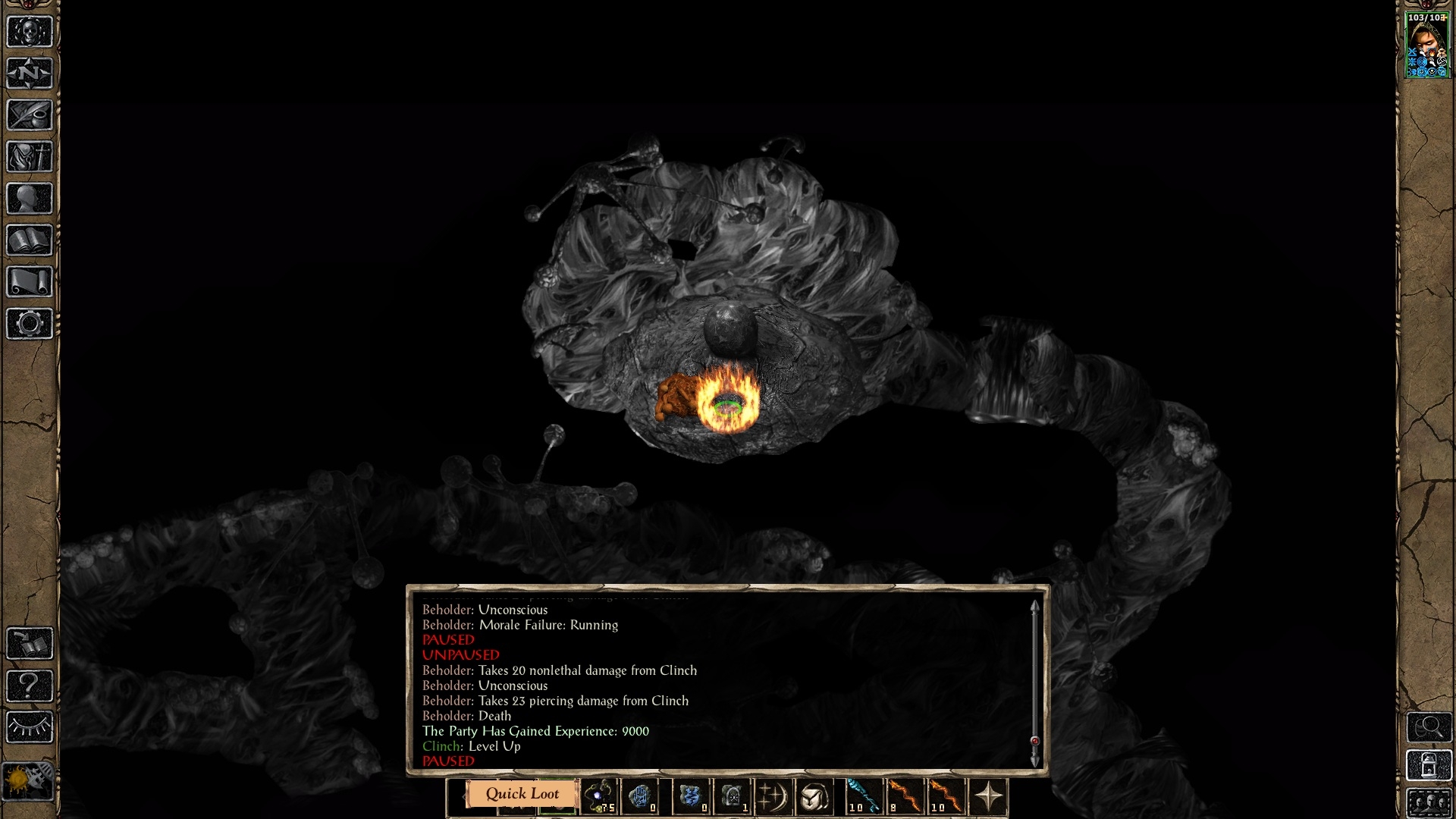1456x819 pixels.
Task: Click the magnifying glass highlight button
Action: pos(1429,727)
